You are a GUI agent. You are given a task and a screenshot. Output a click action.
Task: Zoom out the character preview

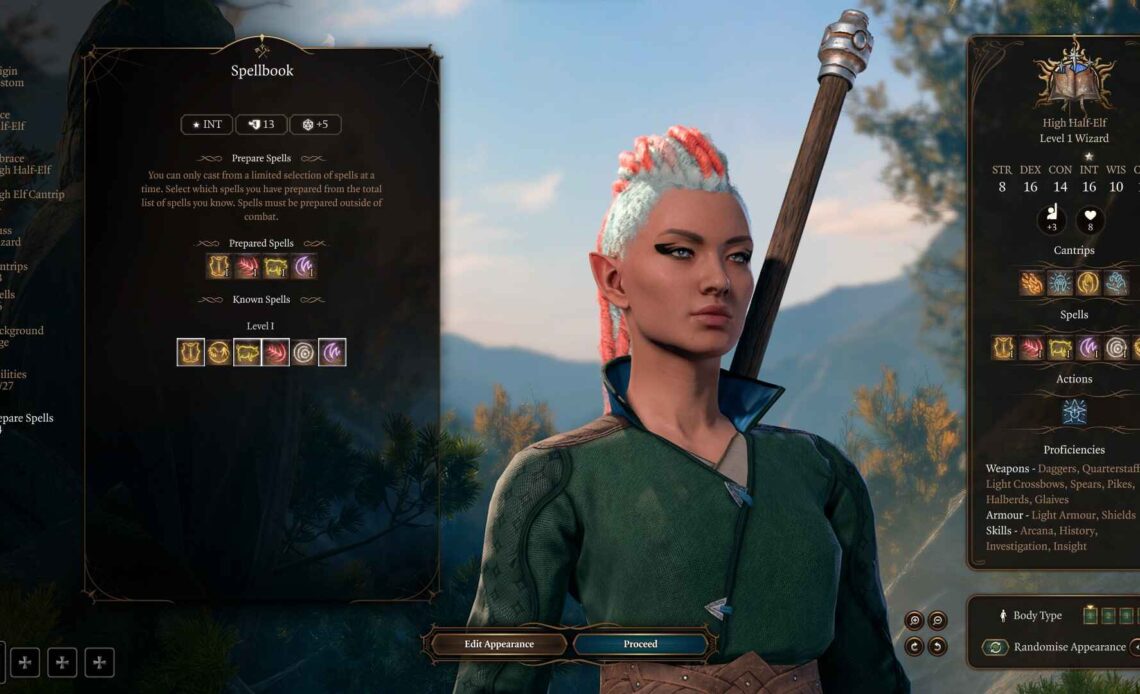click(938, 620)
